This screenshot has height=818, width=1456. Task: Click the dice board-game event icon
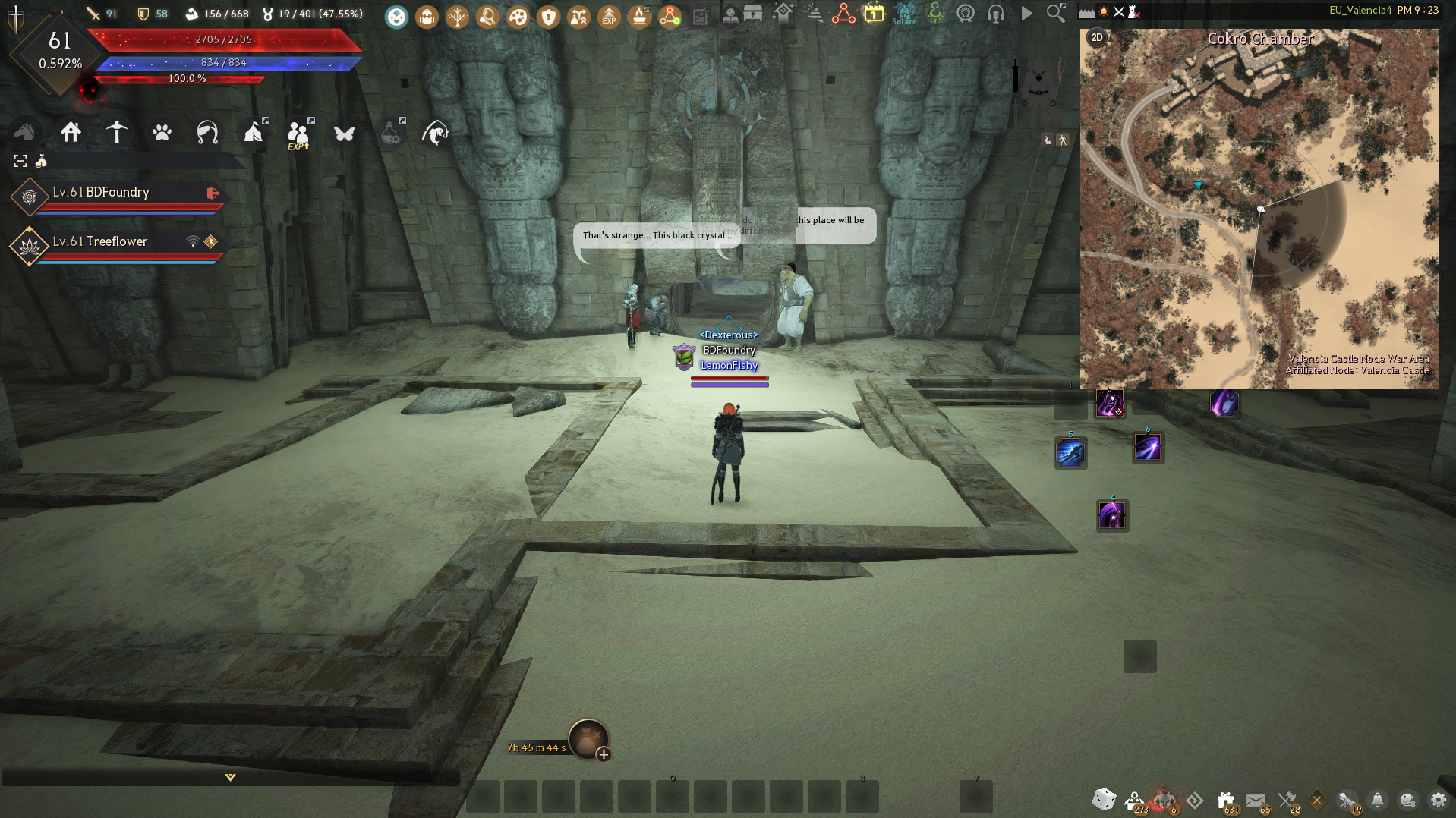point(1105,799)
